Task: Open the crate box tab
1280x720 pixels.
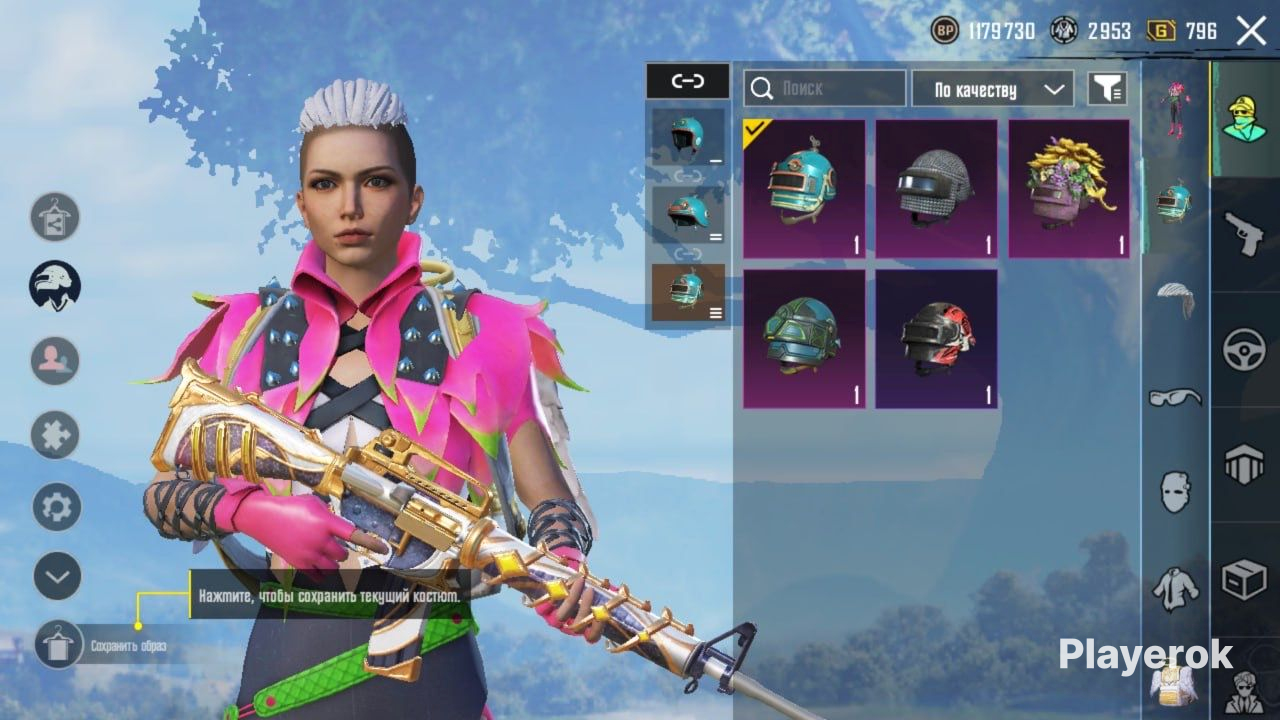Action: pos(1245,580)
